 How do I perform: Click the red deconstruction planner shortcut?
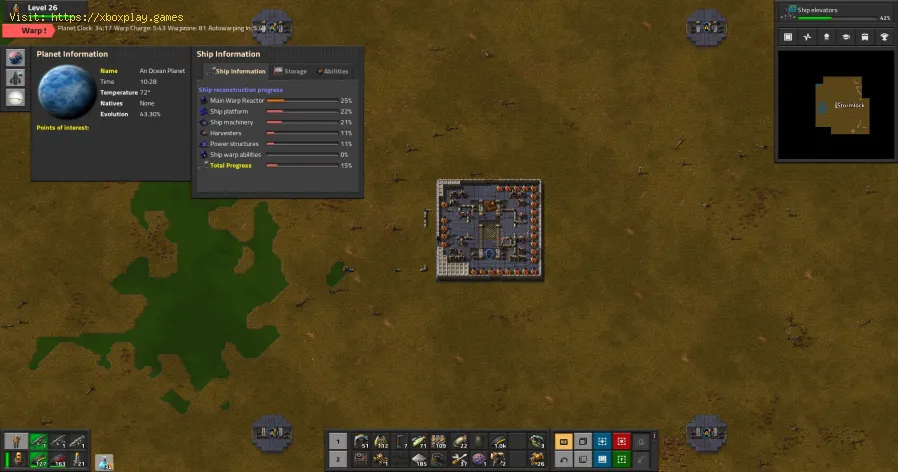[x=621, y=441]
